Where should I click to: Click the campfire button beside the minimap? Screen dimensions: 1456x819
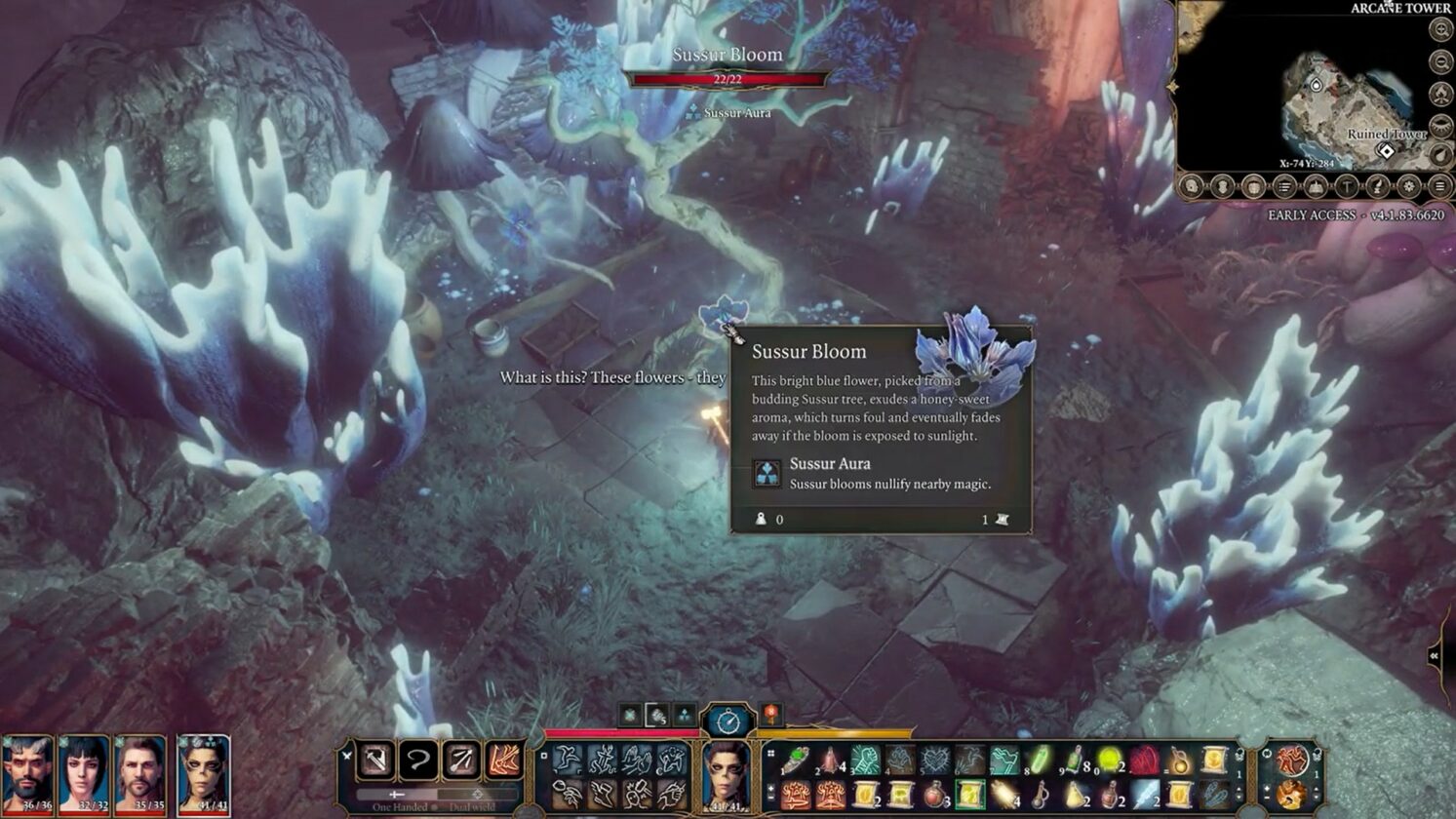[1440, 95]
